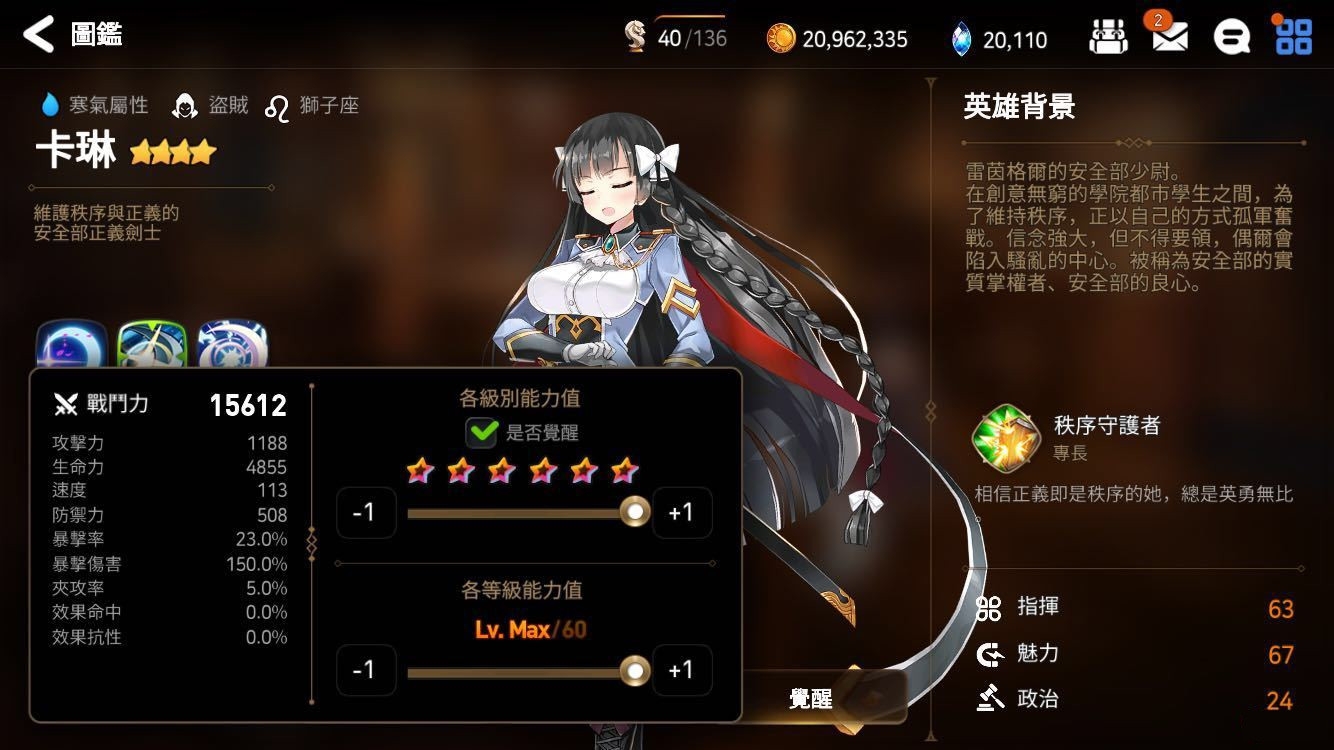Screen dimensions: 1334x750
Task: Open the mailbox envelope icon
Action: click(1169, 38)
